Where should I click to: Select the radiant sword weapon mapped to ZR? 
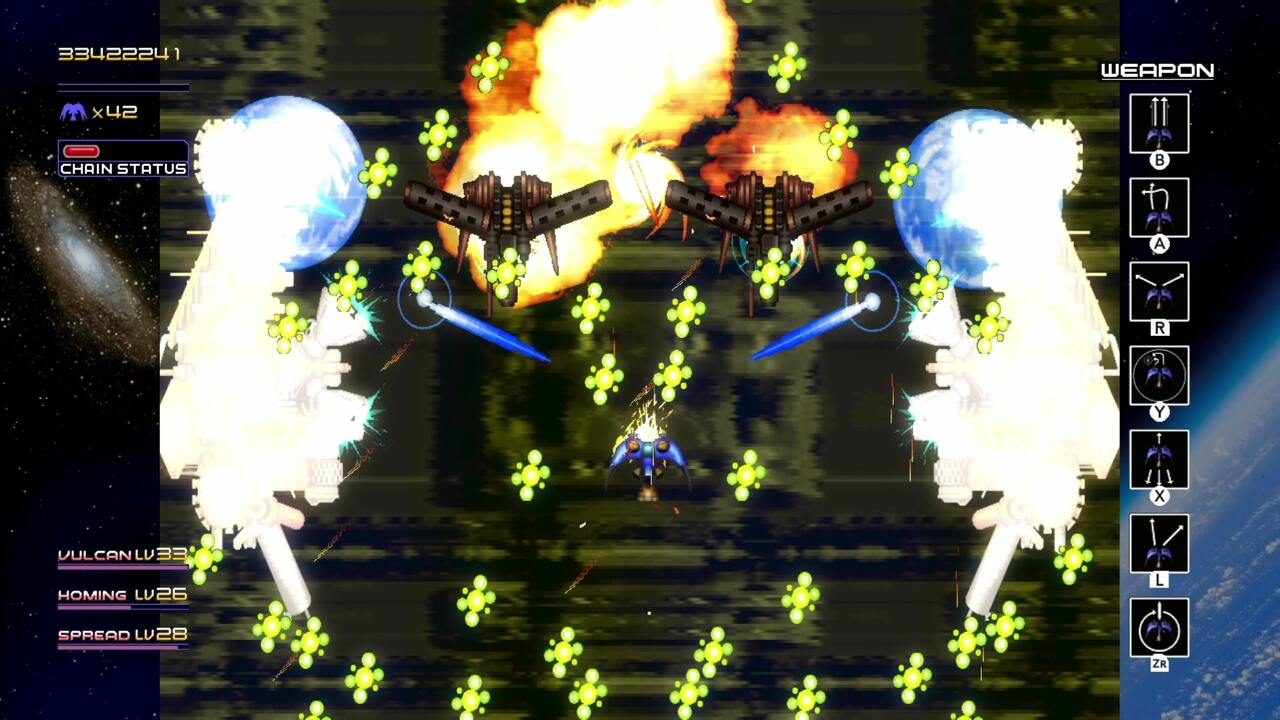click(1159, 625)
